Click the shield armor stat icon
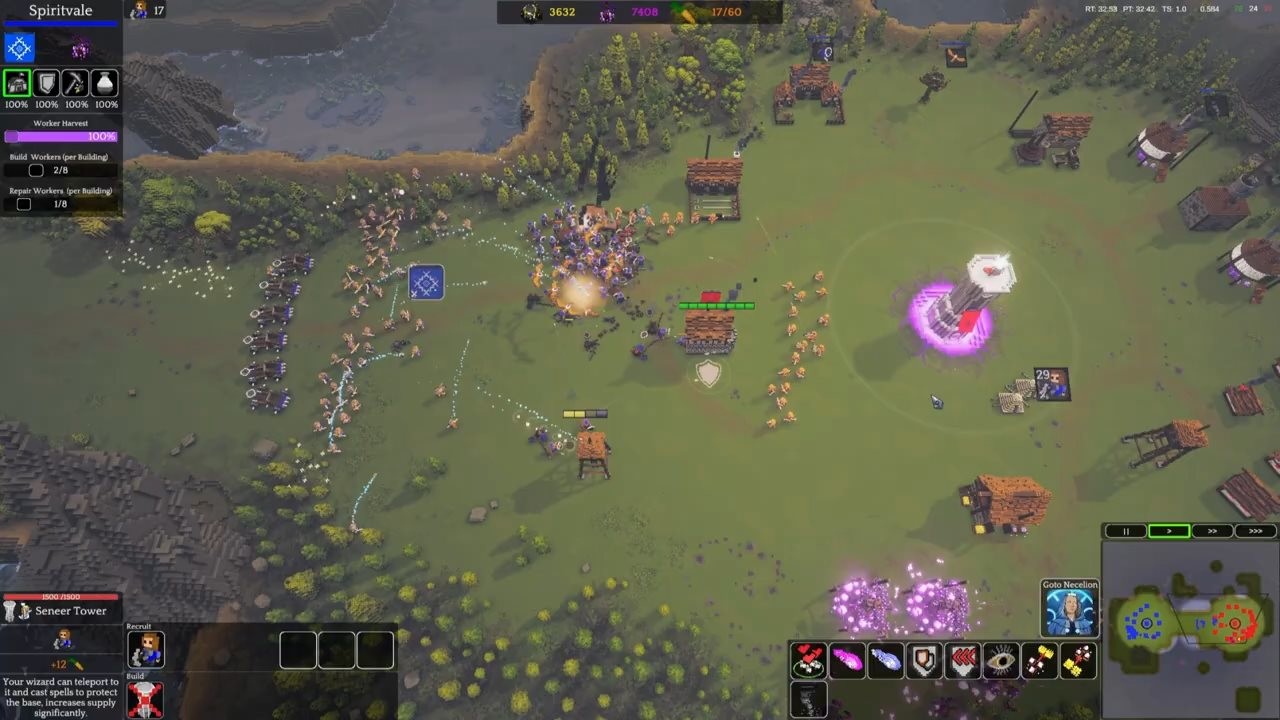Viewport: 1280px width, 720px height. pyautogui.click(x=46, y=83)
